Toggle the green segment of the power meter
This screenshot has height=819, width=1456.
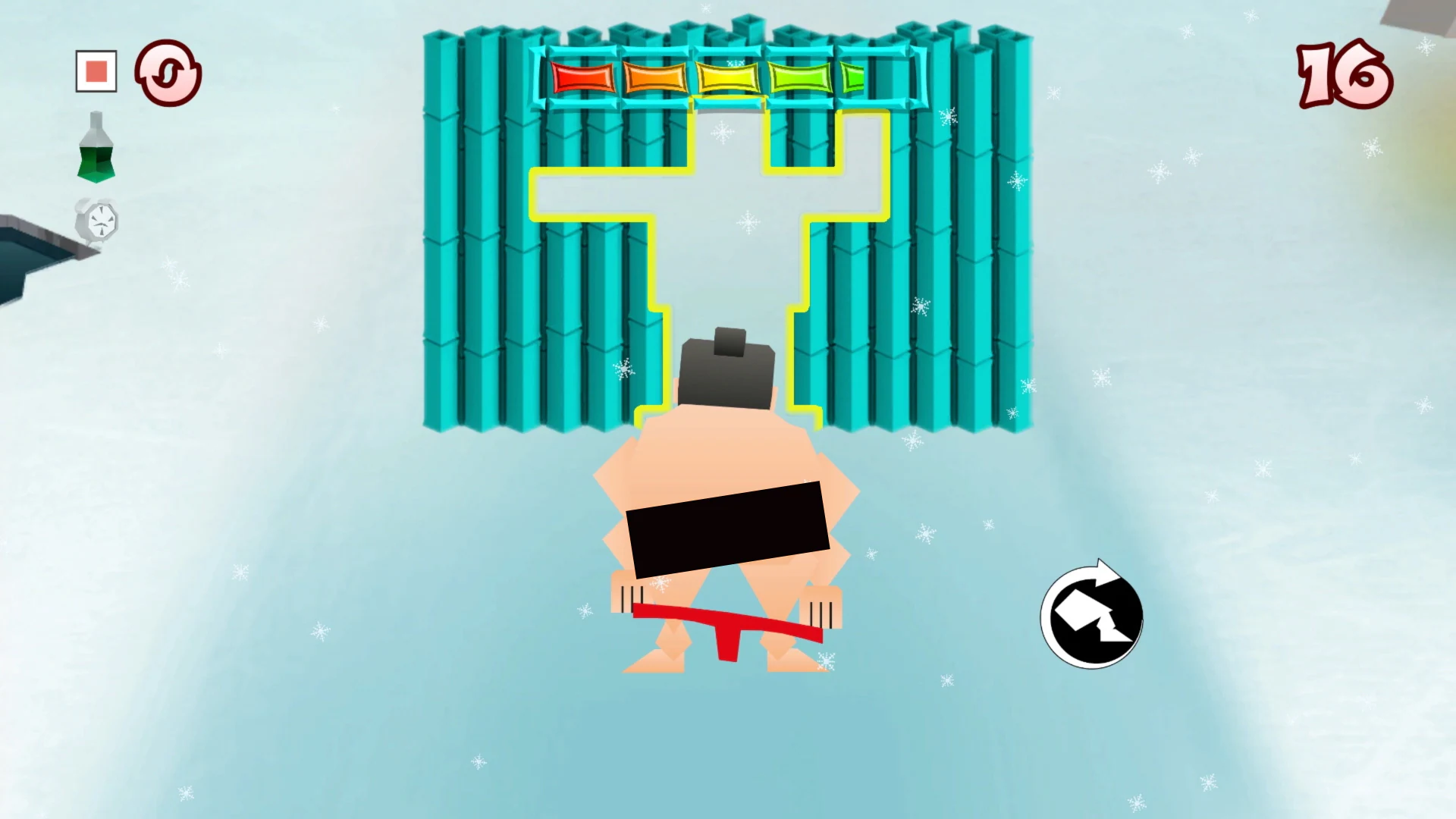click(800, 76)
